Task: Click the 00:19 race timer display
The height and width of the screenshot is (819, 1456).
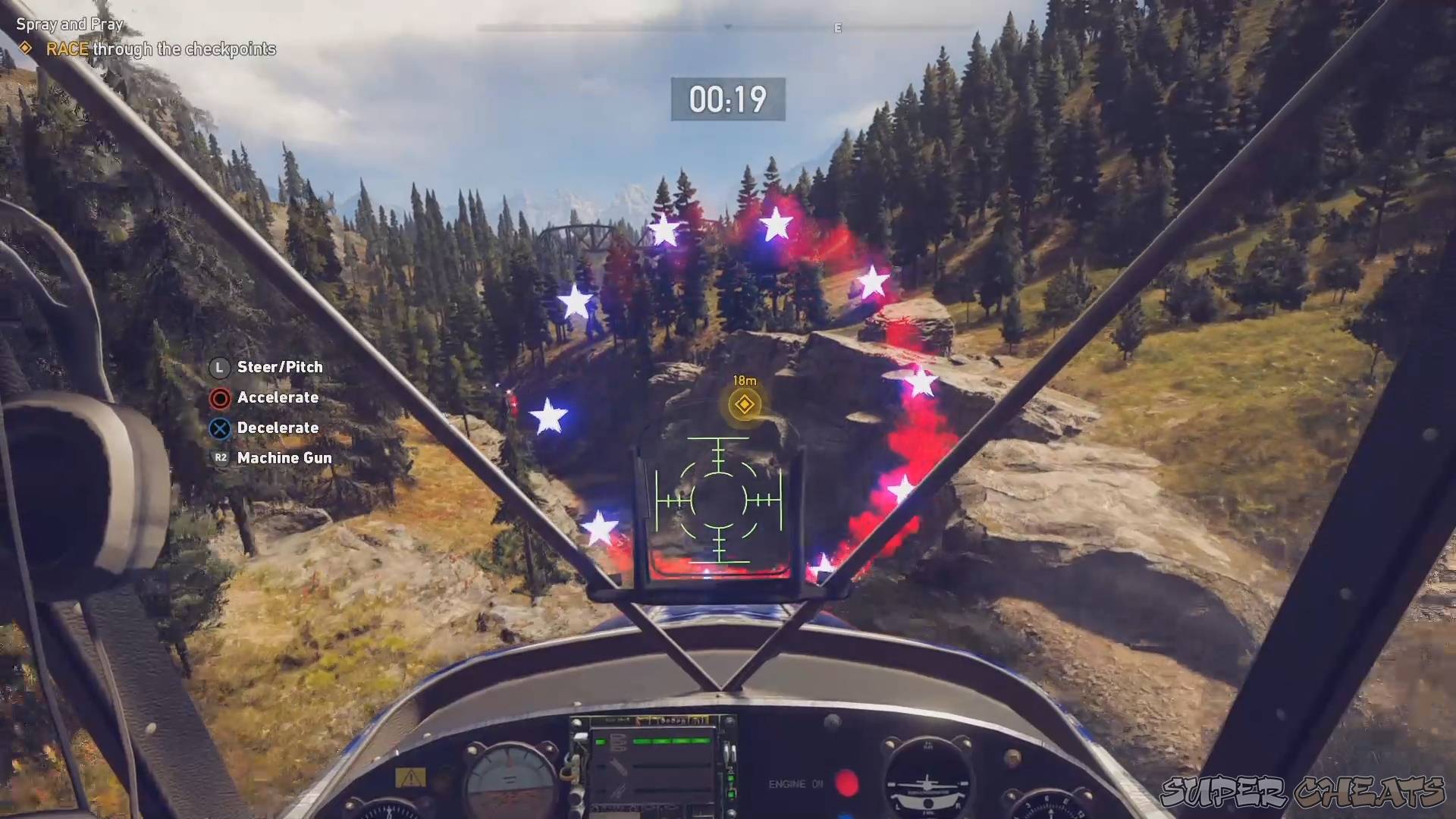Action: click(727, 99)
